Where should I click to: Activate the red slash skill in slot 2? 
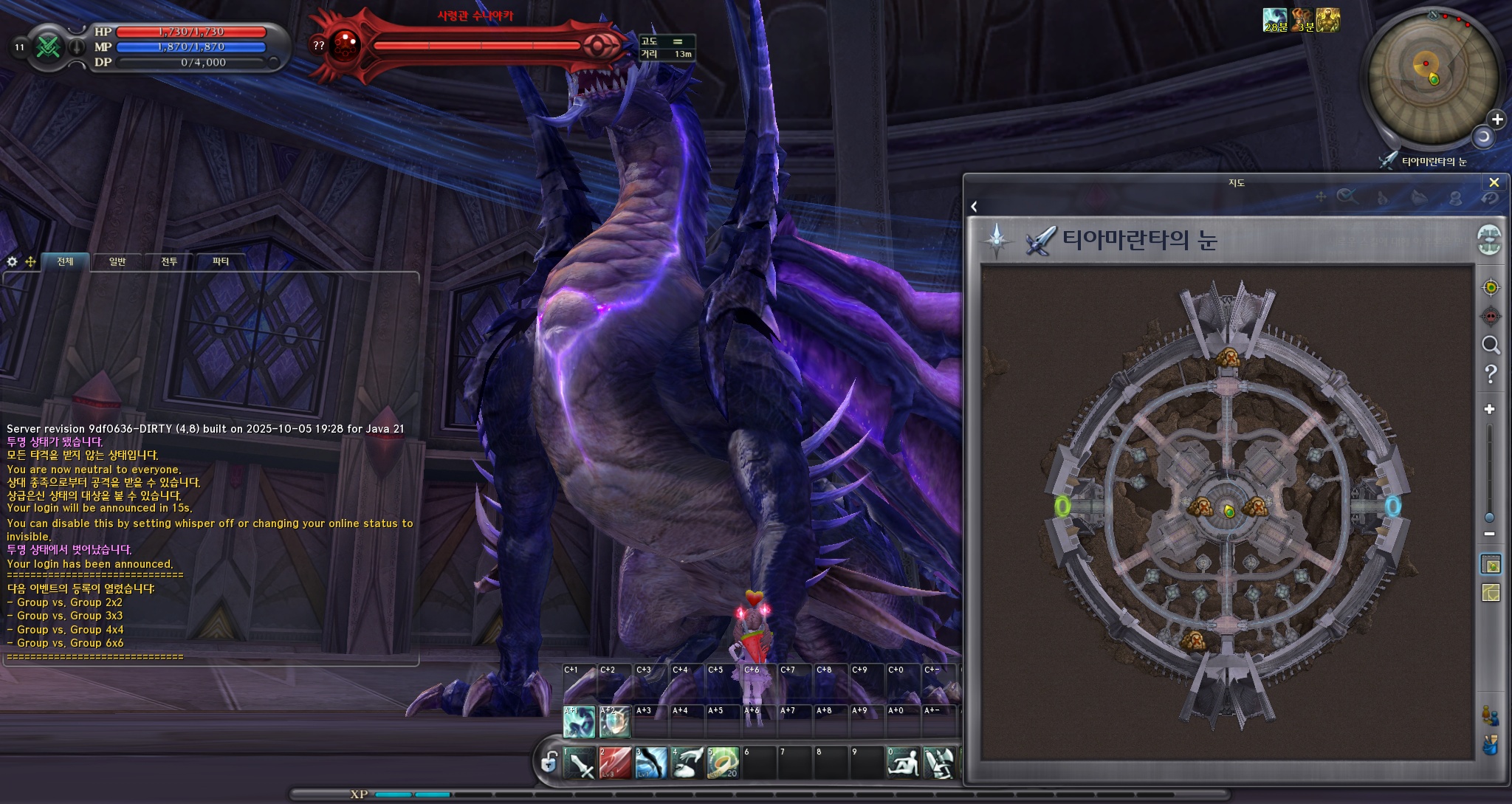click(x=615, y=763)
